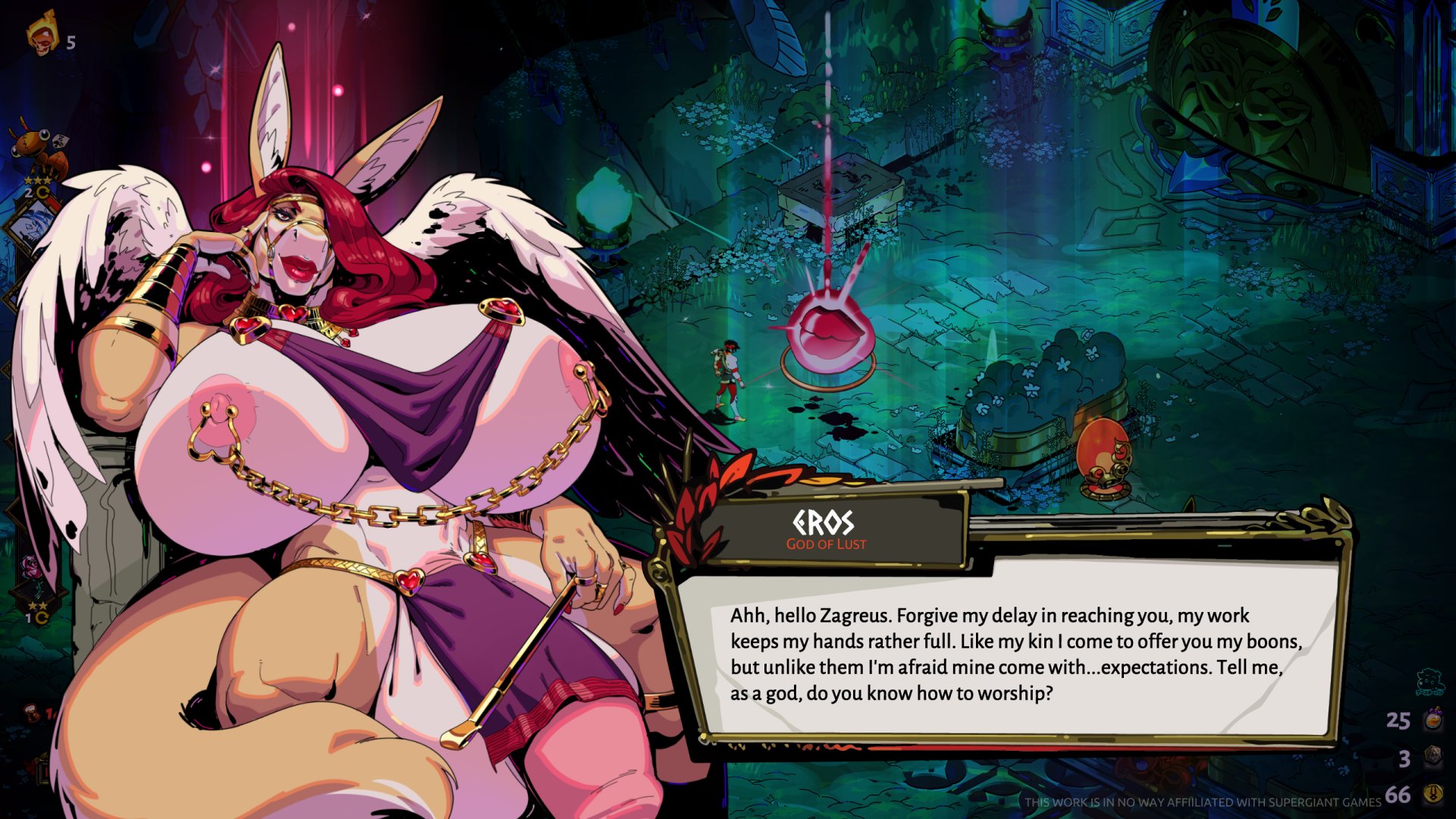The width and height of the screenshot is (1456, 819).
Task: Click the small hourglass icon
Action: (x=32, y=713)
